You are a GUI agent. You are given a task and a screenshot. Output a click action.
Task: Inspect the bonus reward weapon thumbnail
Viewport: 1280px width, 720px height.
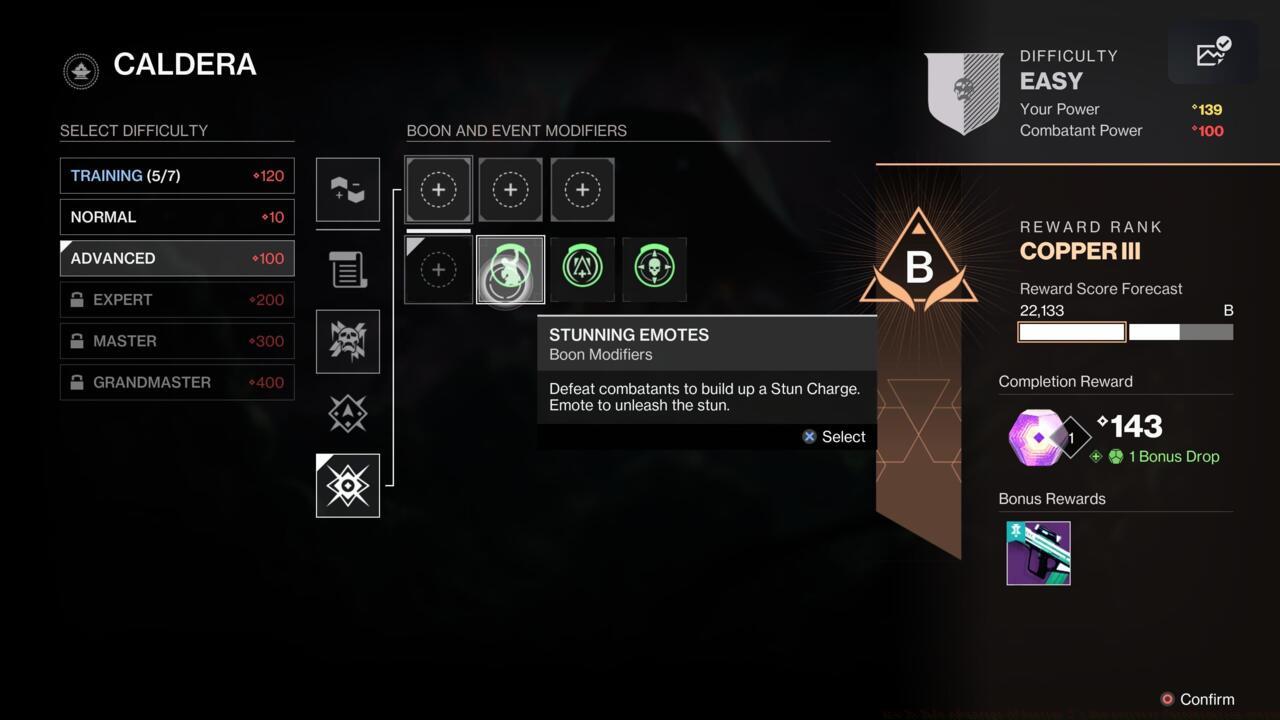coord(1038,553)
